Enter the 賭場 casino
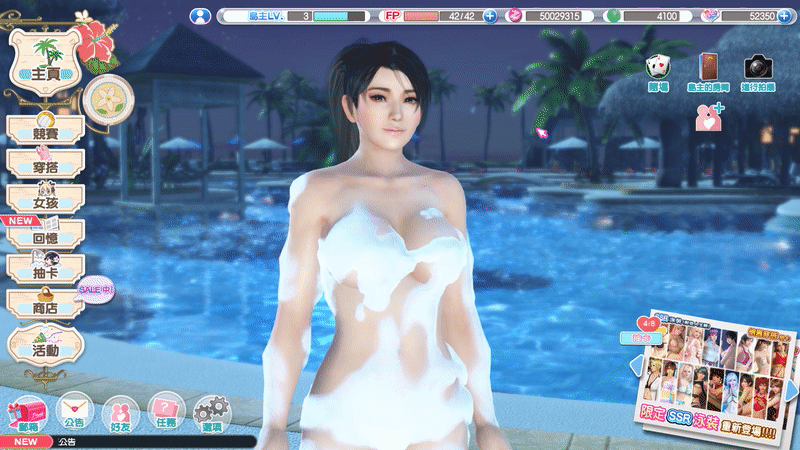 (x=657, y=70)
